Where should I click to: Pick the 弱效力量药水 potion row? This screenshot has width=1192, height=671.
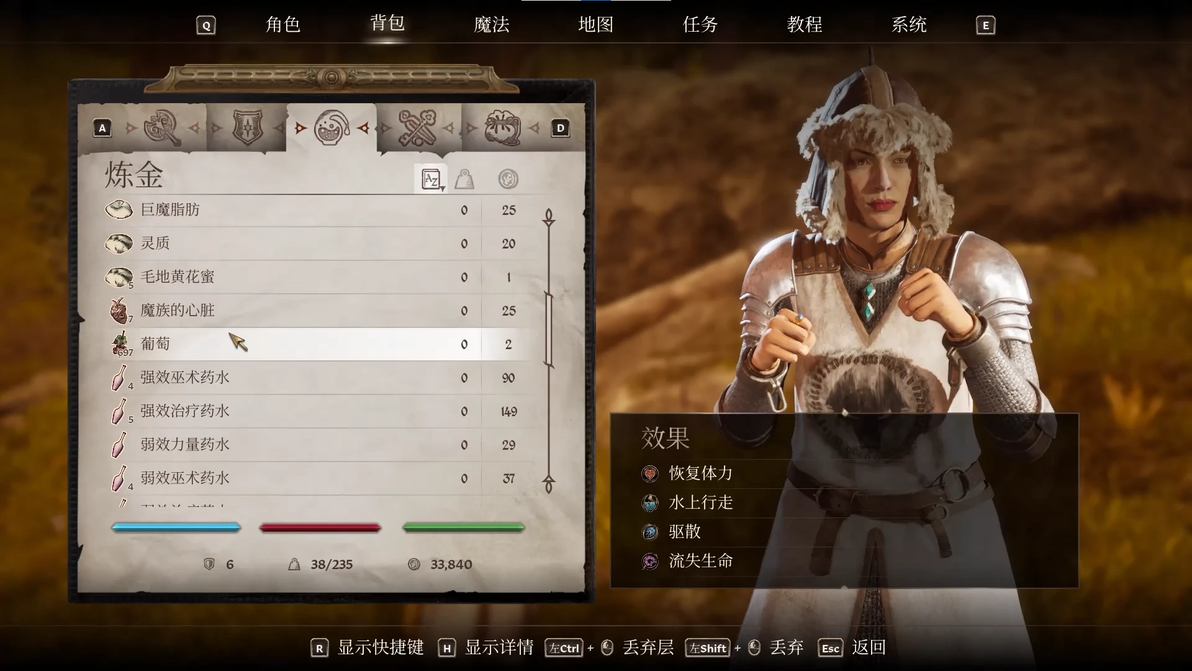click(x=300, y=445)
